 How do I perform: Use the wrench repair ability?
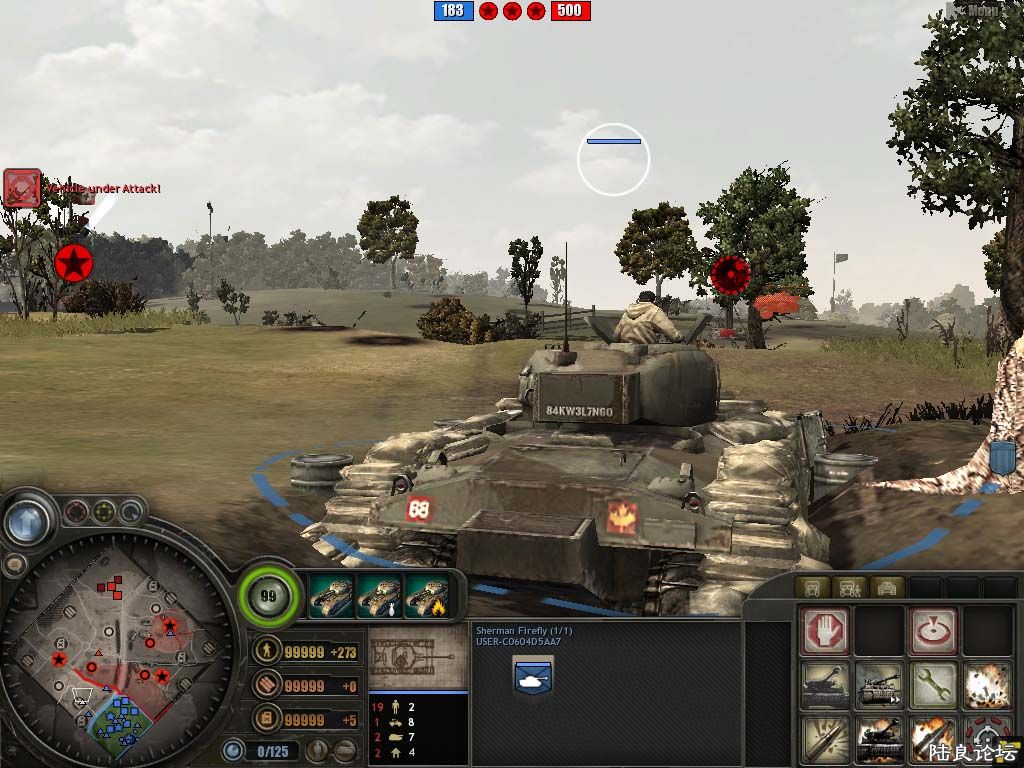pos(932,686)
